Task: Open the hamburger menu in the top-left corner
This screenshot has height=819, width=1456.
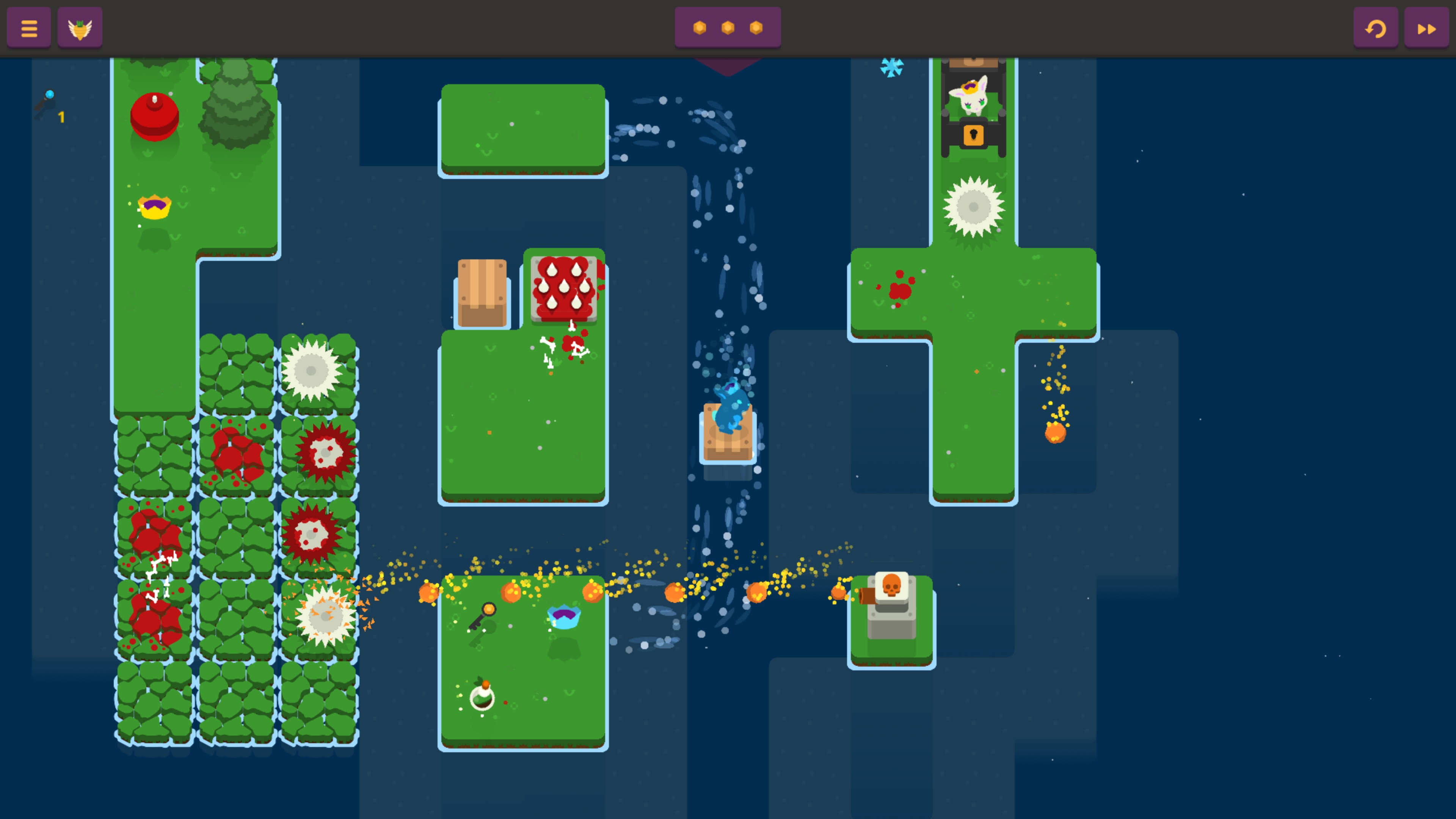Action: (x=28, y=27)
